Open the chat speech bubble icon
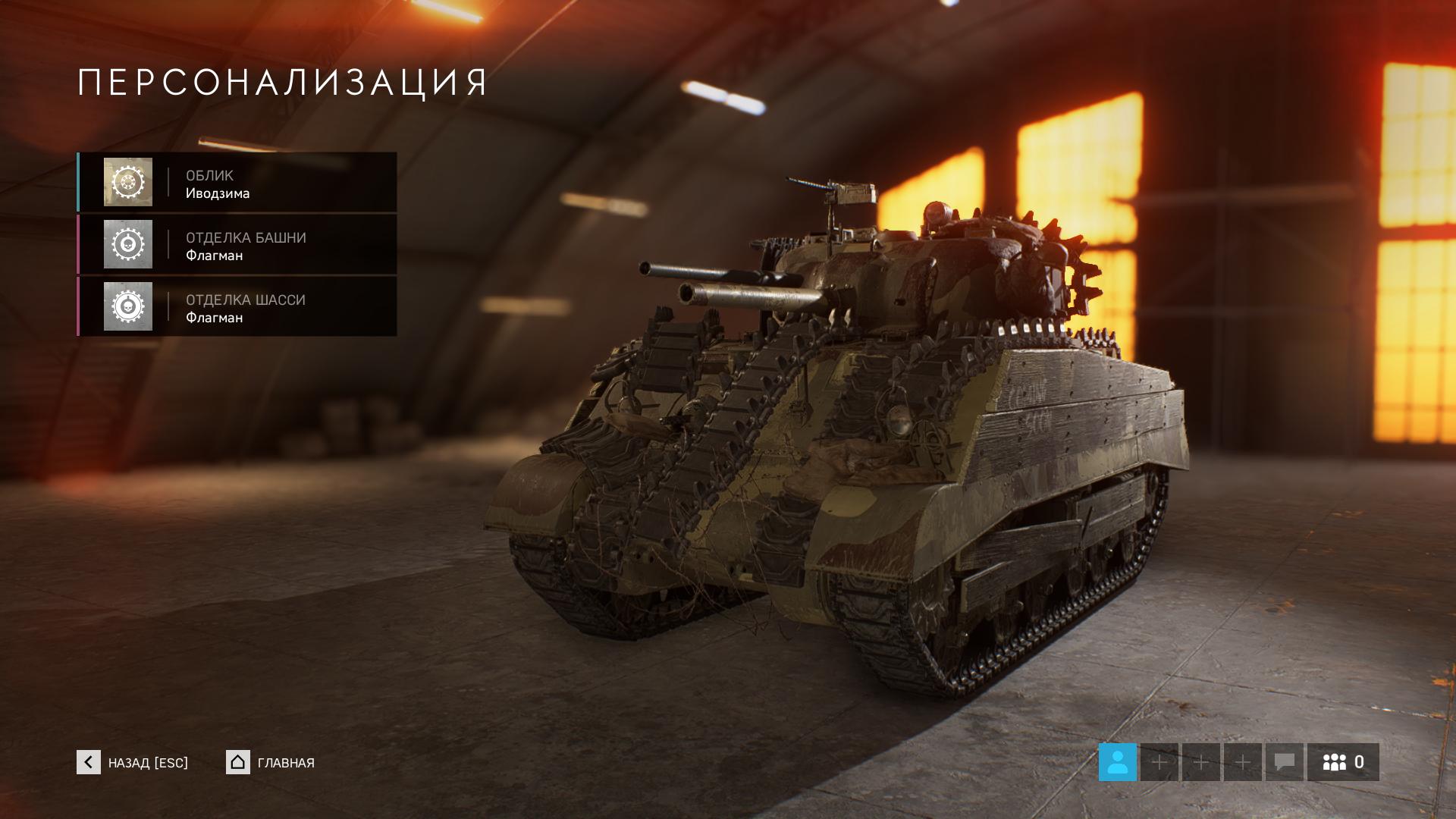The height and width of the screenshot is (819, 1456). pyautogui.click(x=1284, y=762)
